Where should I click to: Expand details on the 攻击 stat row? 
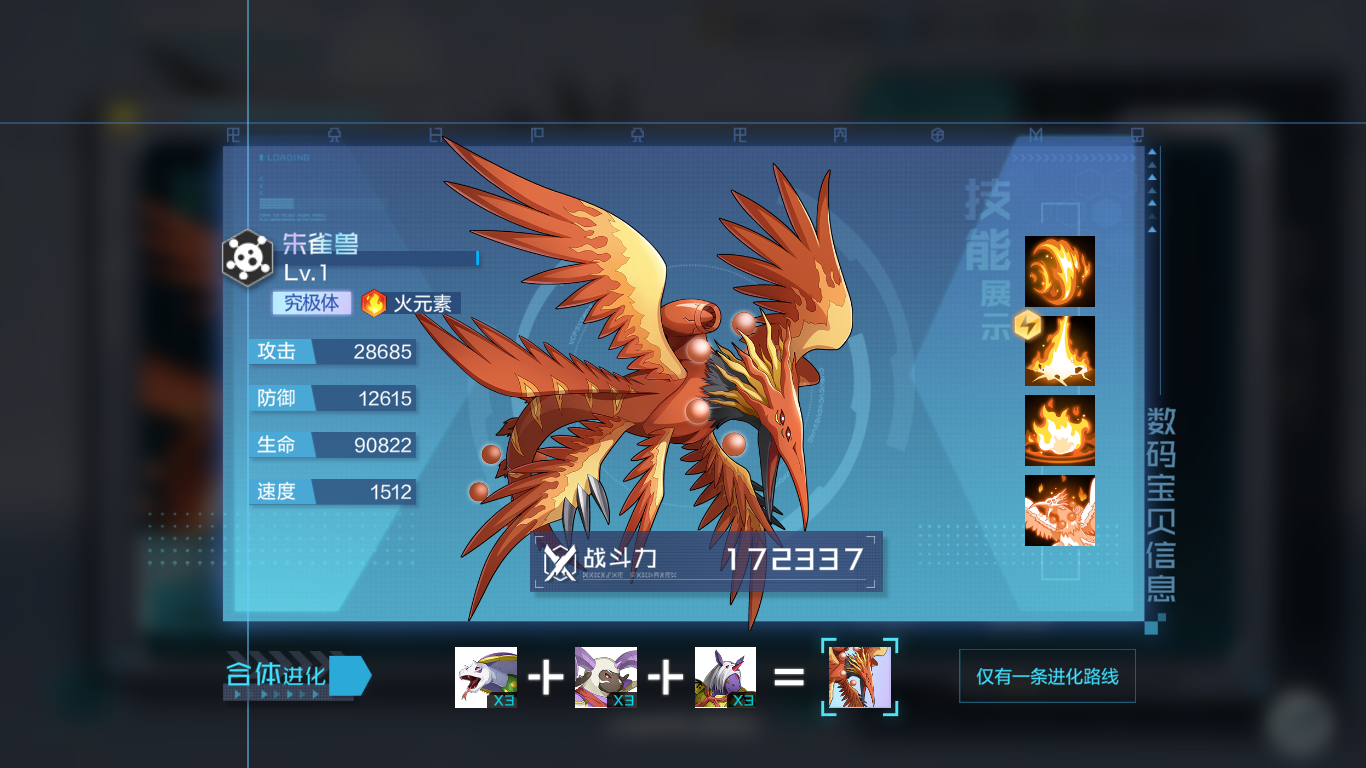(332, 352)
